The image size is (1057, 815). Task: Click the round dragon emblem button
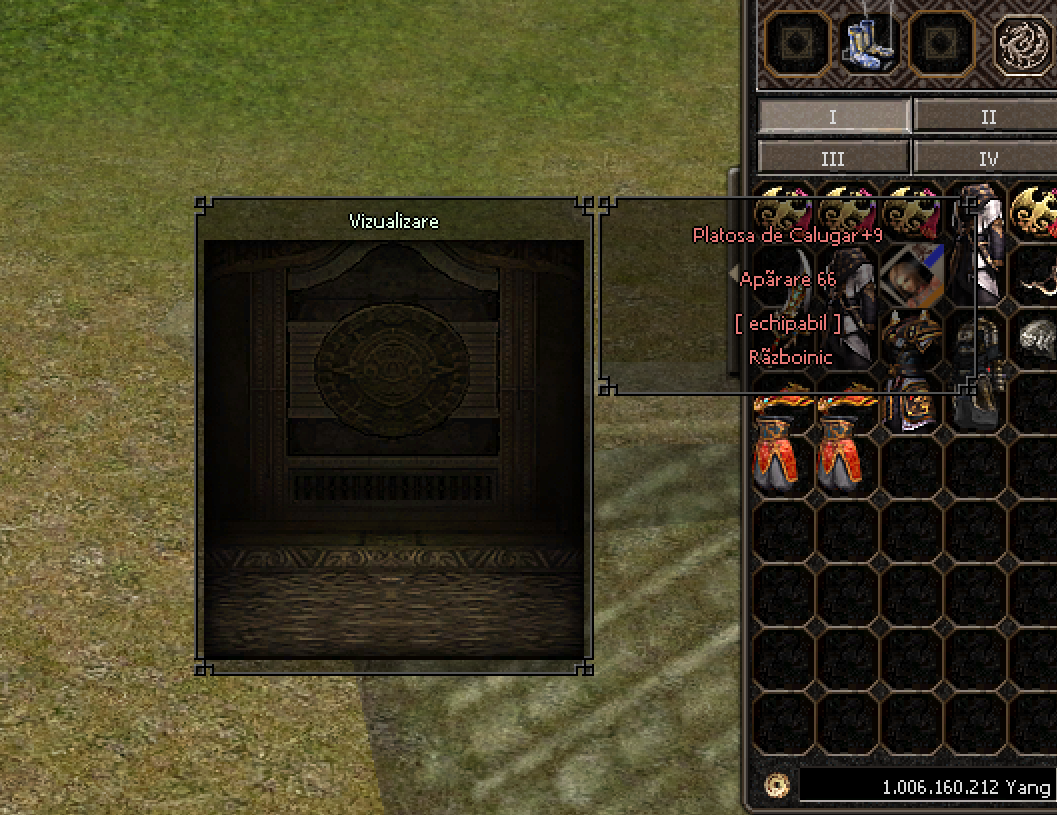coord(1023,45)
